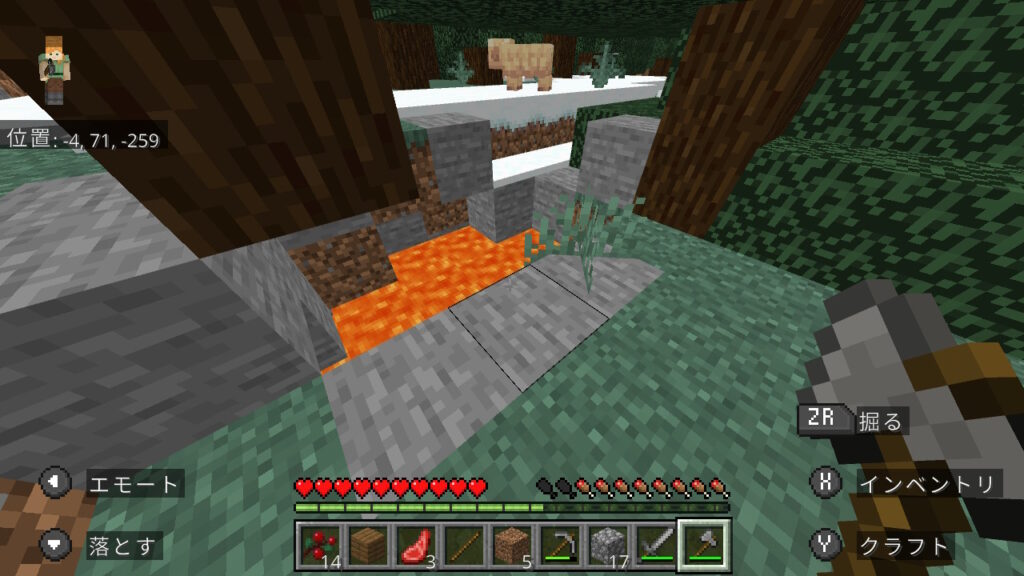Viewport: 1024px width, 576px height.
Task: Select the raw meat slot
Action: 414,545
